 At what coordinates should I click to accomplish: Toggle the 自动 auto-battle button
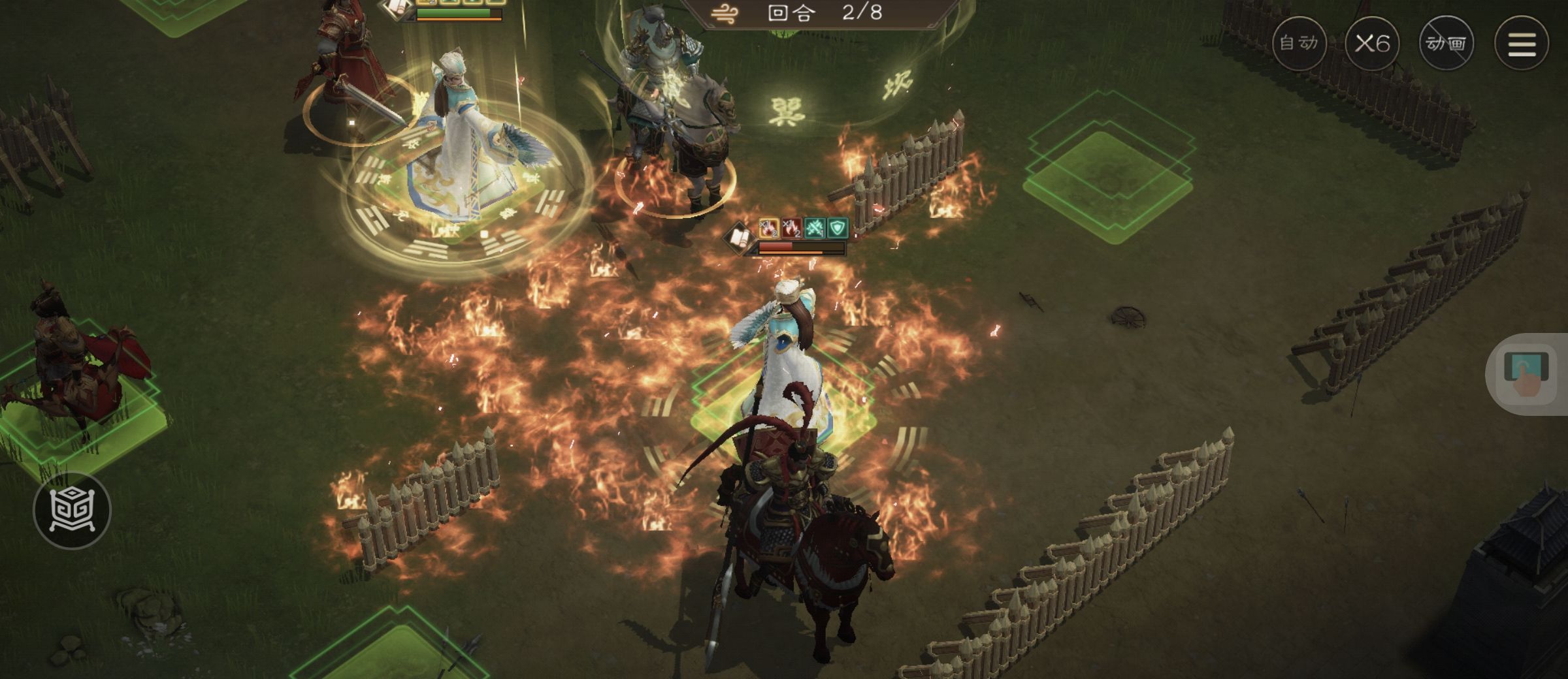[x=1299, y=44]
